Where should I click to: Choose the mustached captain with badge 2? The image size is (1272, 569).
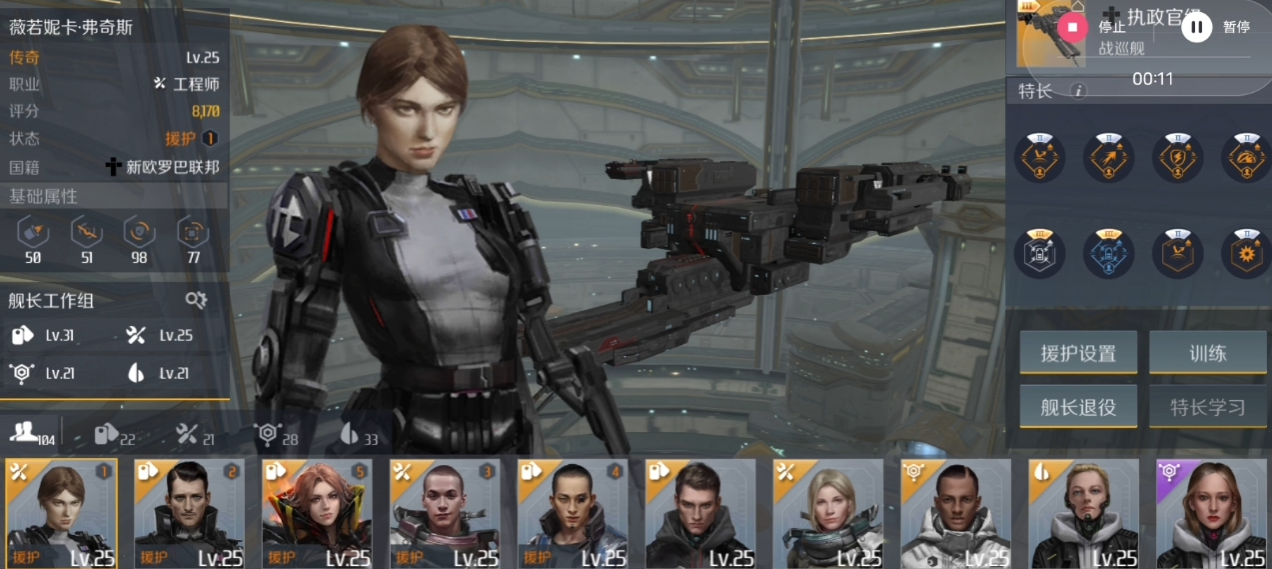coord(189,514)
